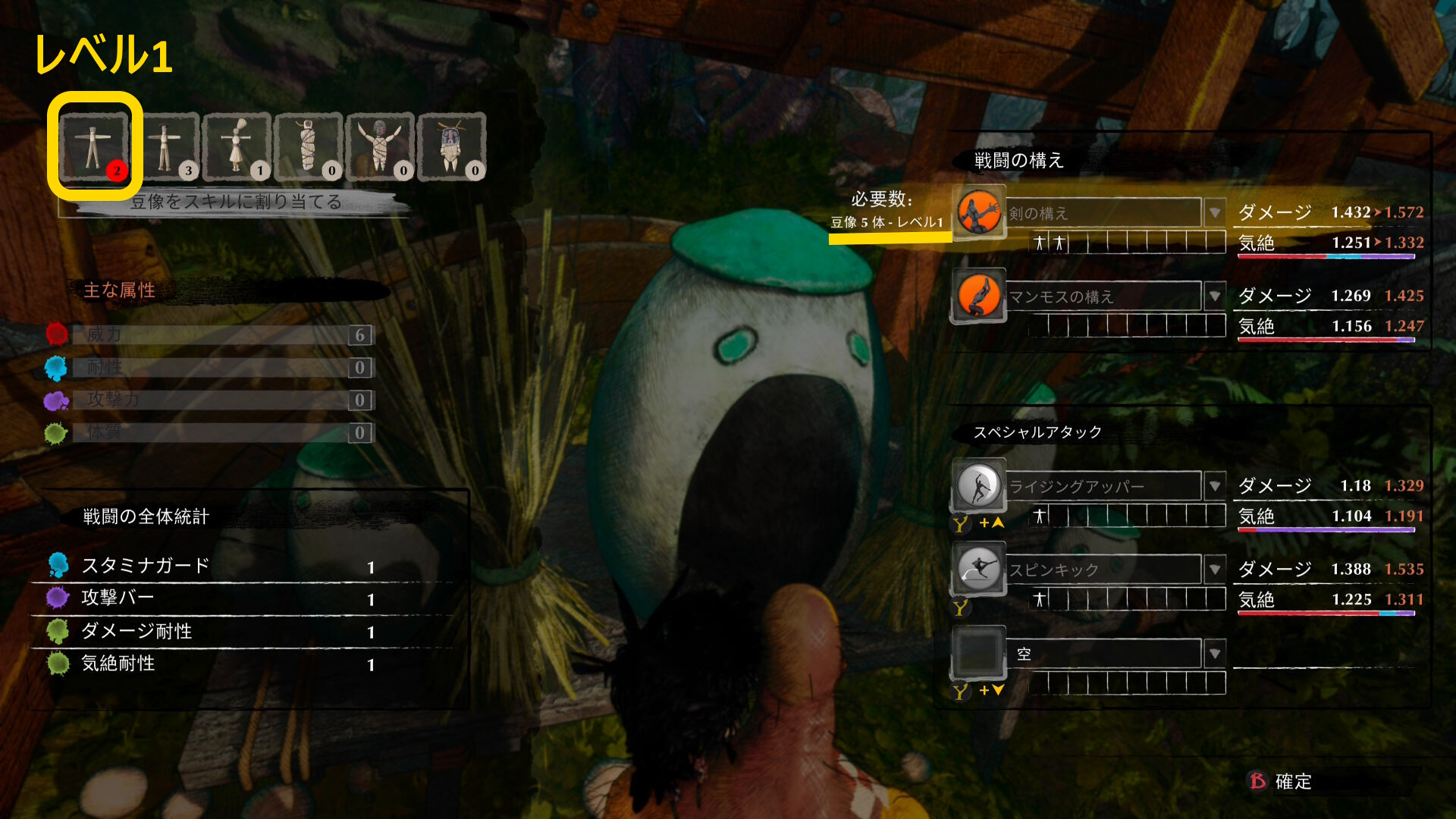Open the 剣の構え stance dropdown
The height and width of the screenshot is (819, 1456).
coord(1215,213)
